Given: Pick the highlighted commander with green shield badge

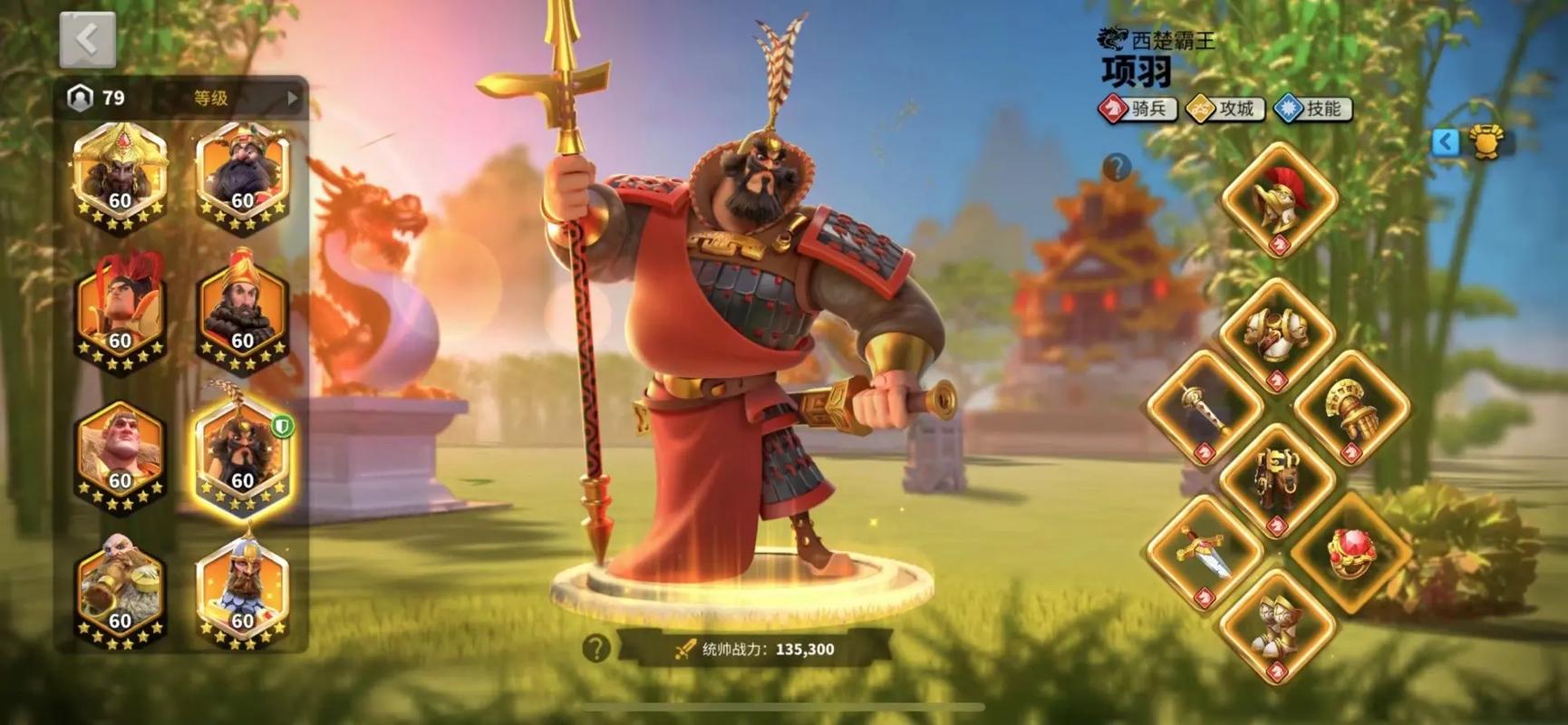Looking at the screenshot, I should click(242, 453).
